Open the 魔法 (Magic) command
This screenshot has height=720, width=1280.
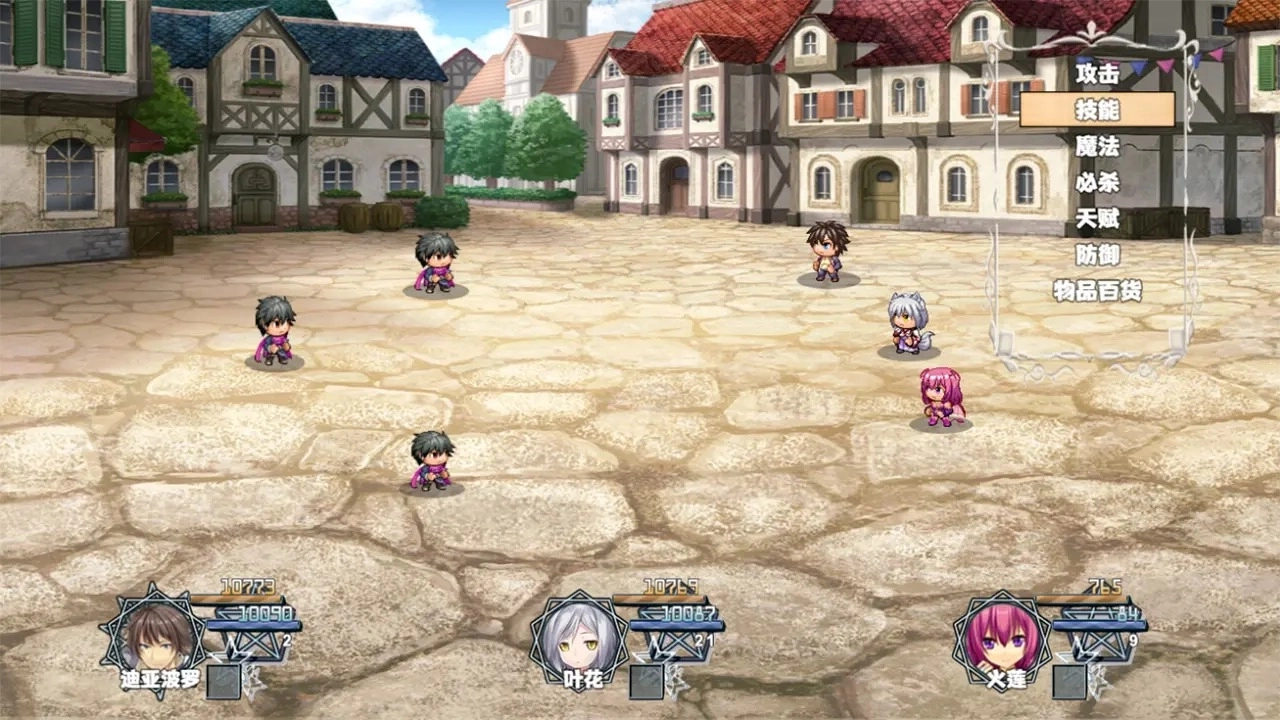(1097, 146)
